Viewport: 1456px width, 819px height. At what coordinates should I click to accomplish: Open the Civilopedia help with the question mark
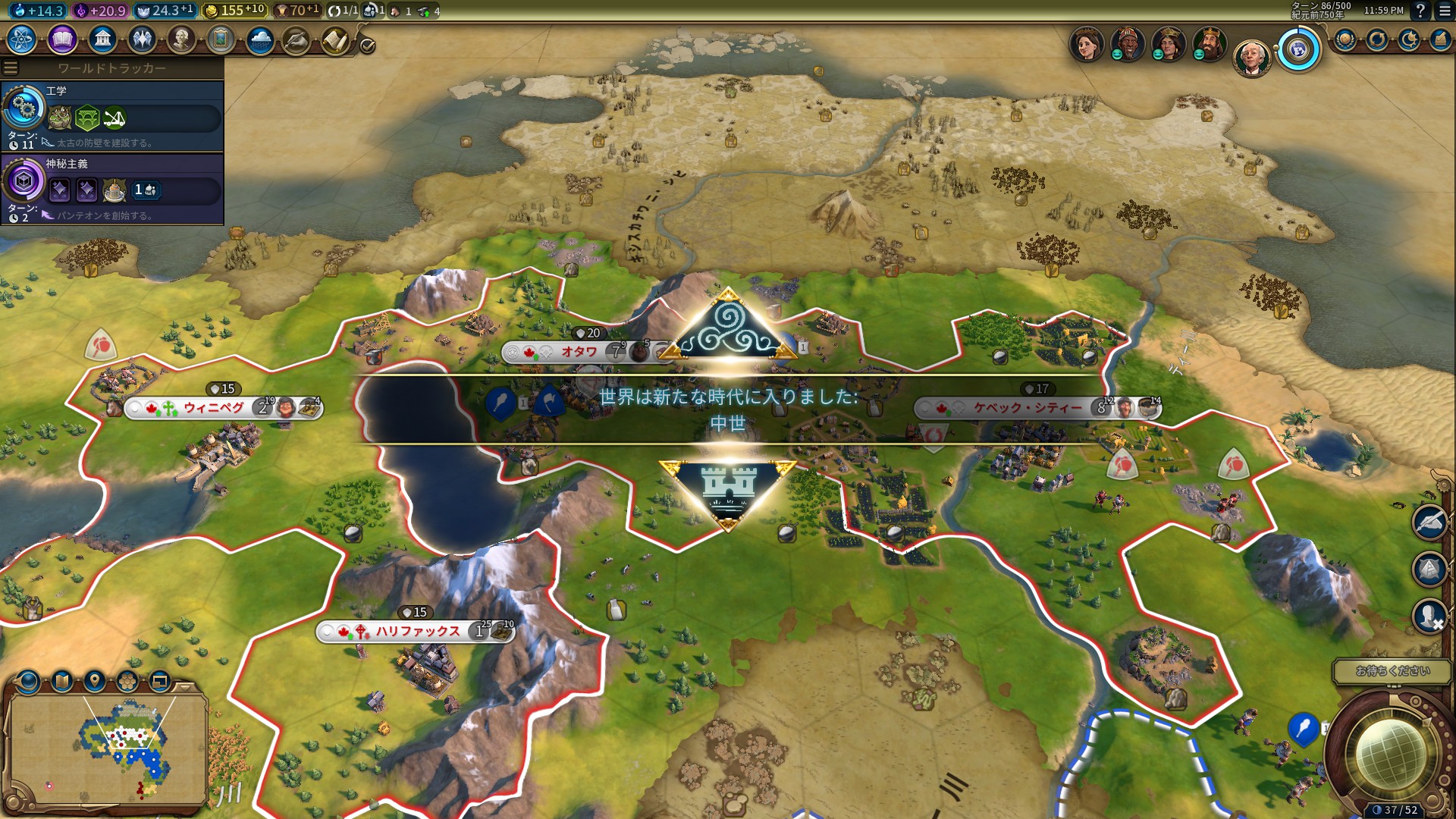pyautogui.click(x=1420, y=11)
